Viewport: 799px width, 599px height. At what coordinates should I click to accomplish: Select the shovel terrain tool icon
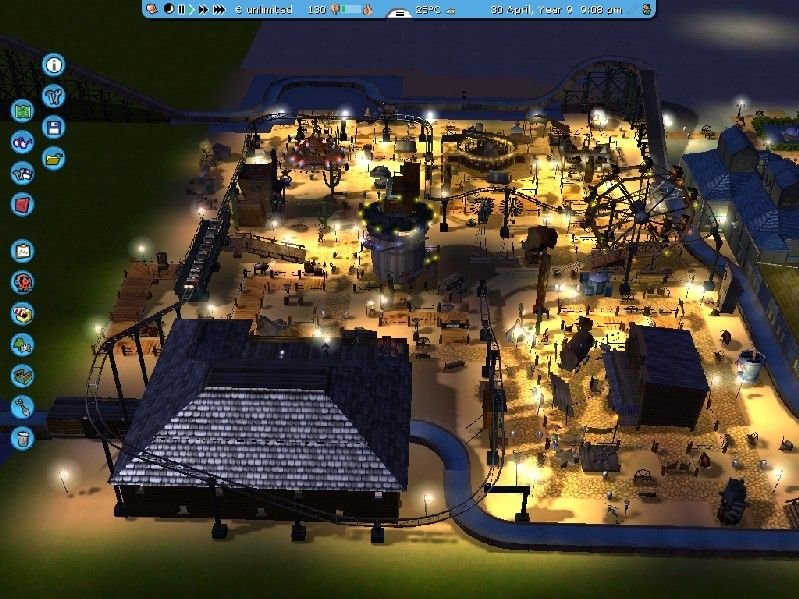(x=22, y=406)
